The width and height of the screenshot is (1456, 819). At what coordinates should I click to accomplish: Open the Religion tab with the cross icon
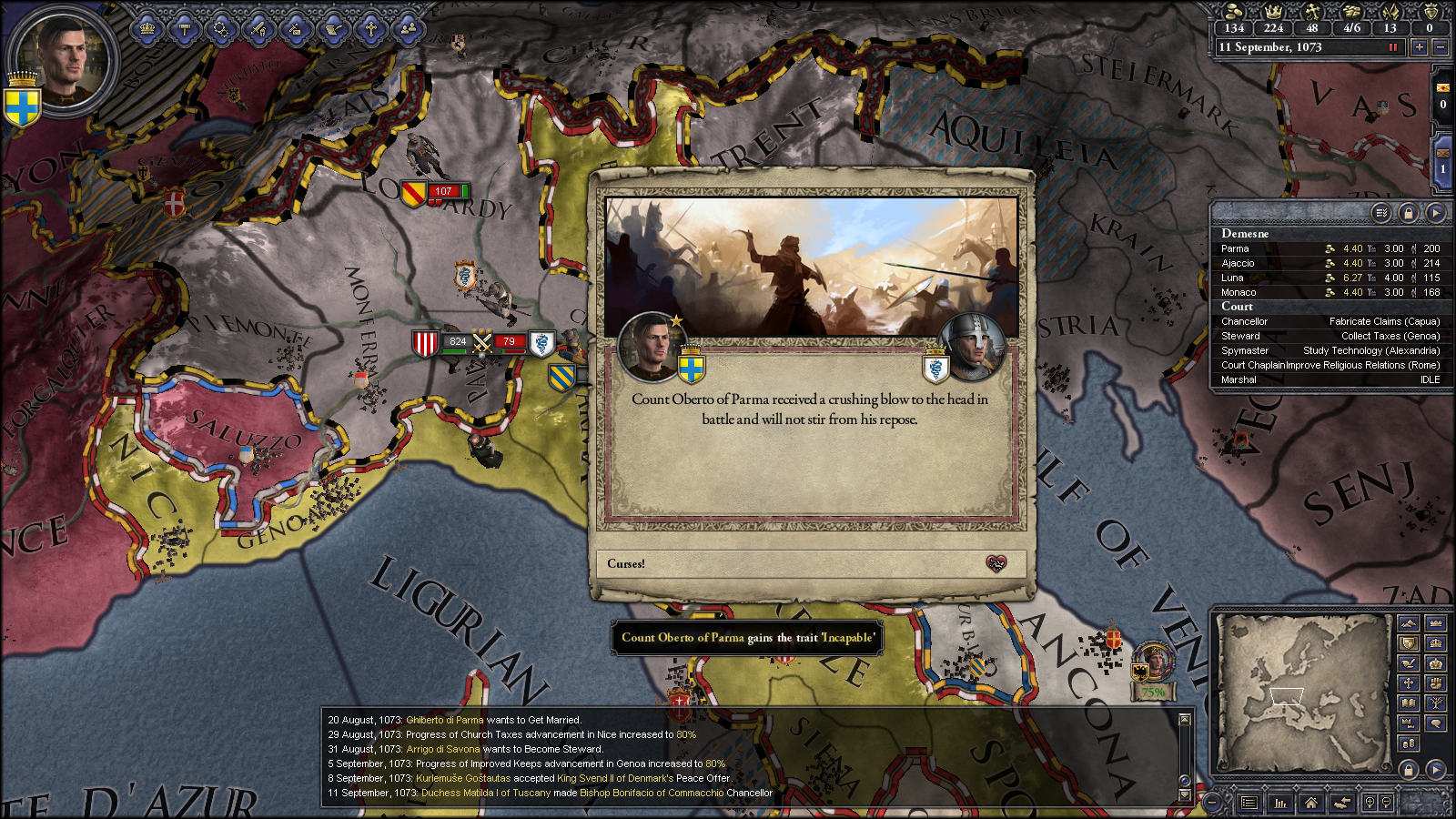point(371,28)
